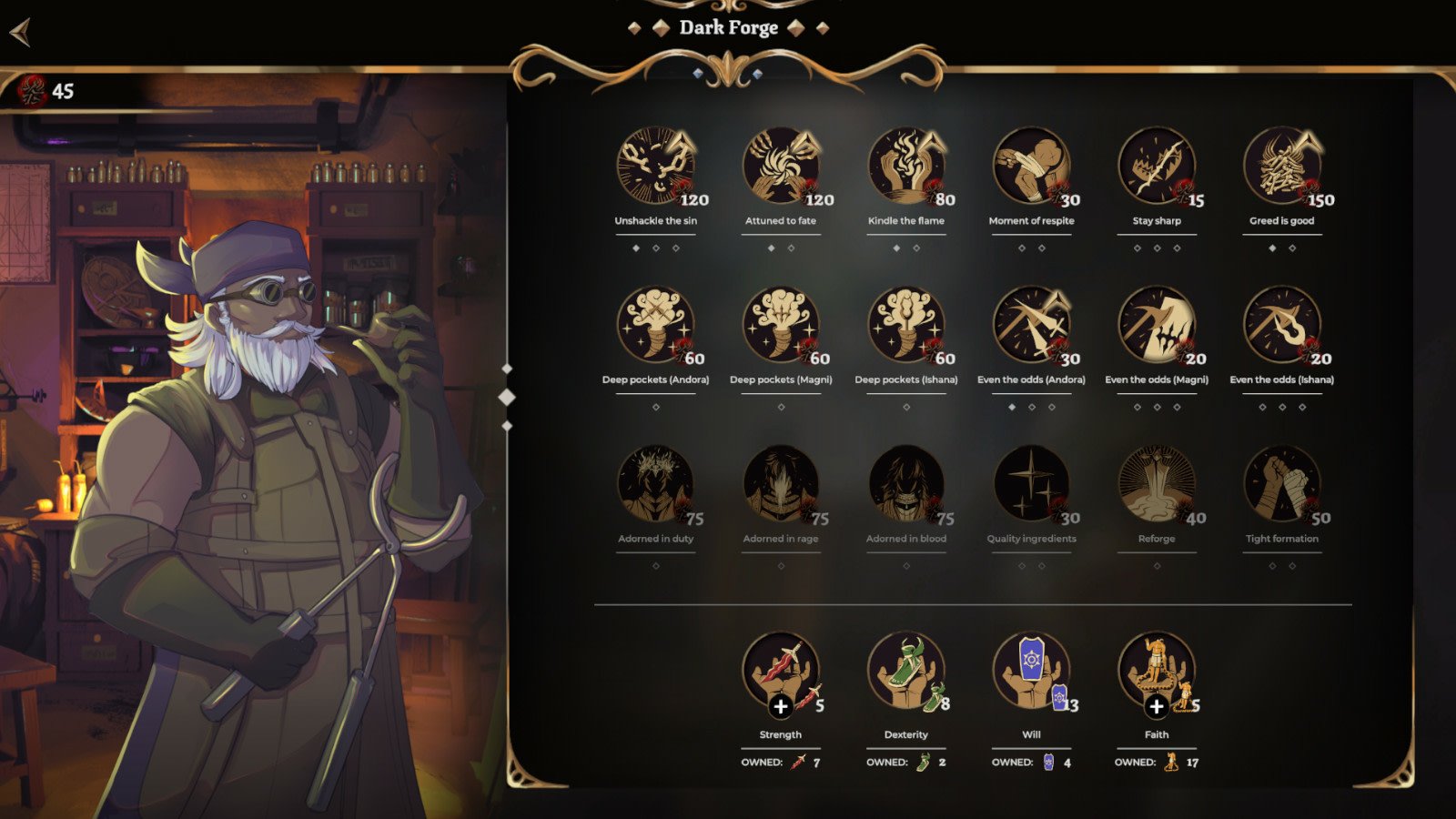This screenshot has height=819, width=1456.
Task: Select the Tight formation upgrade
Action: 1282,485
